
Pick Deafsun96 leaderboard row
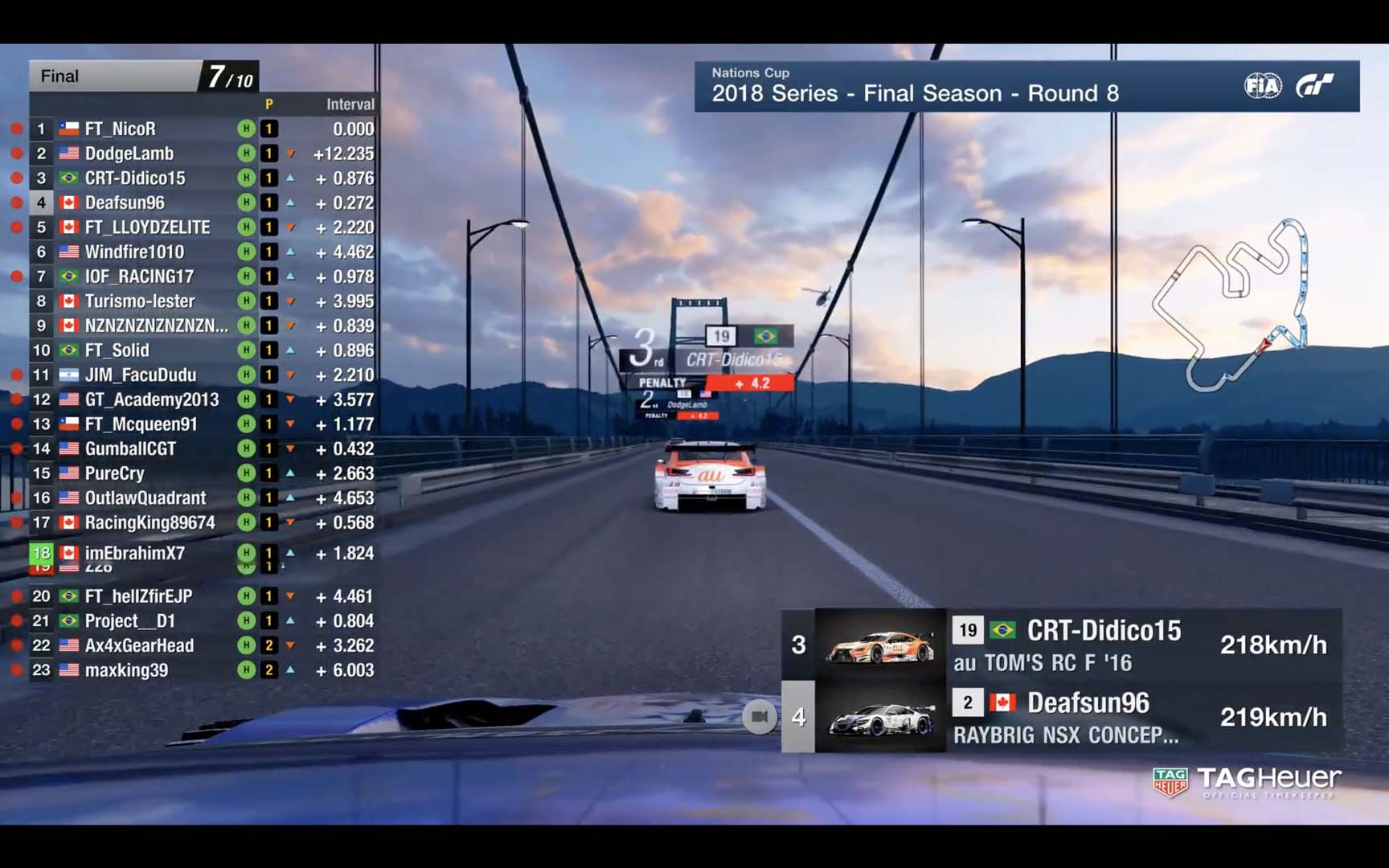[x=125, y=203]
